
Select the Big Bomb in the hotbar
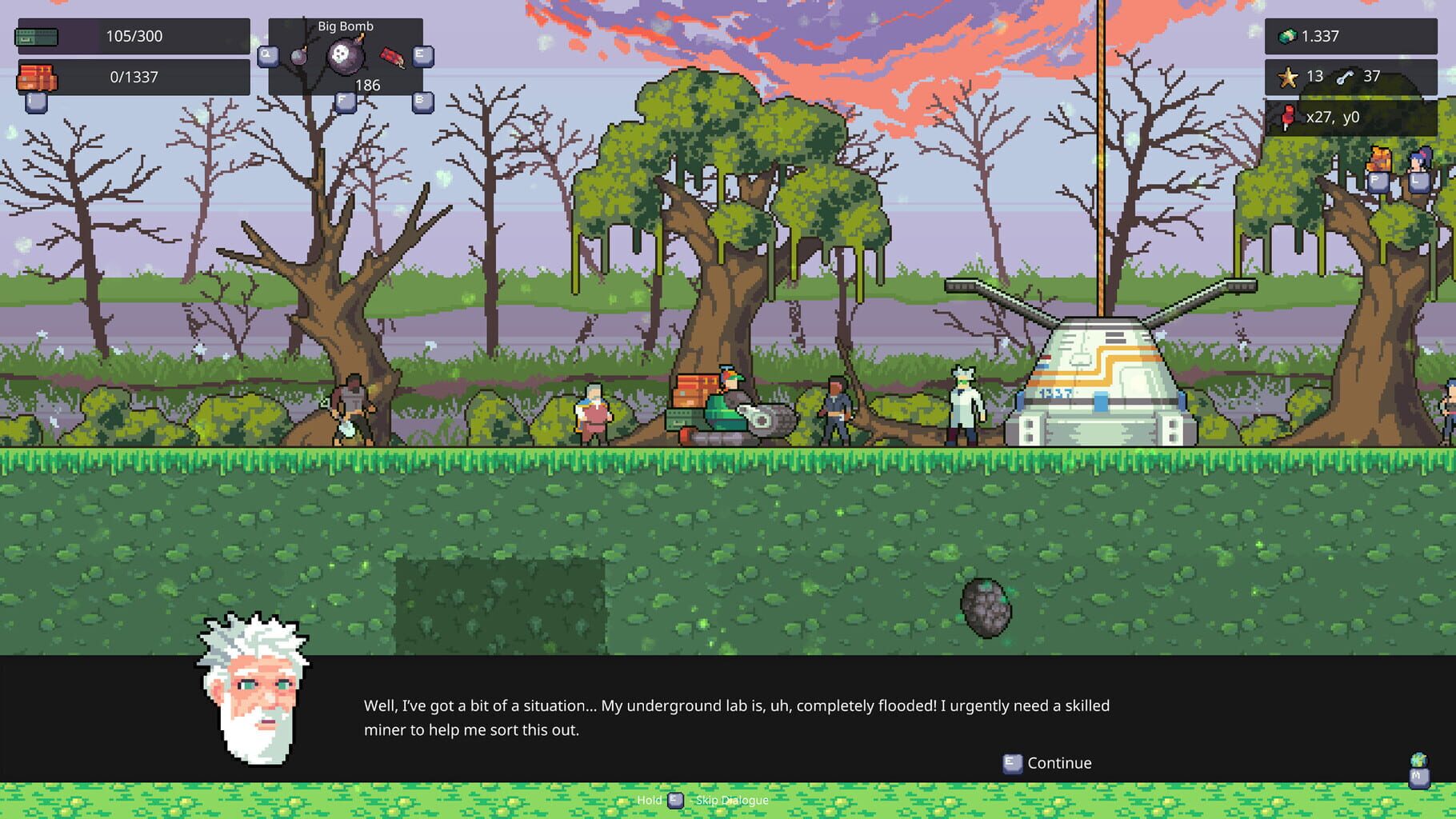(344, 54)
